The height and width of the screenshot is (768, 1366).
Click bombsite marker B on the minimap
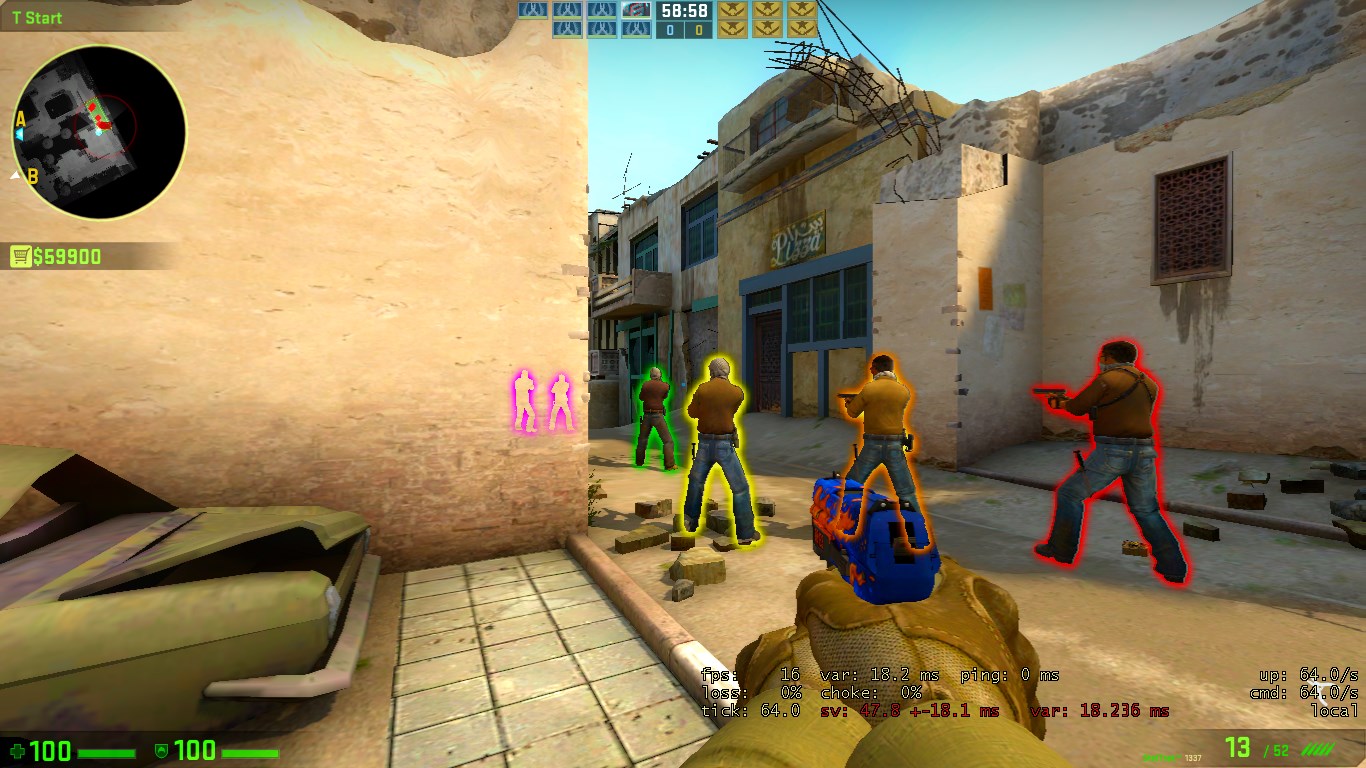31,176
